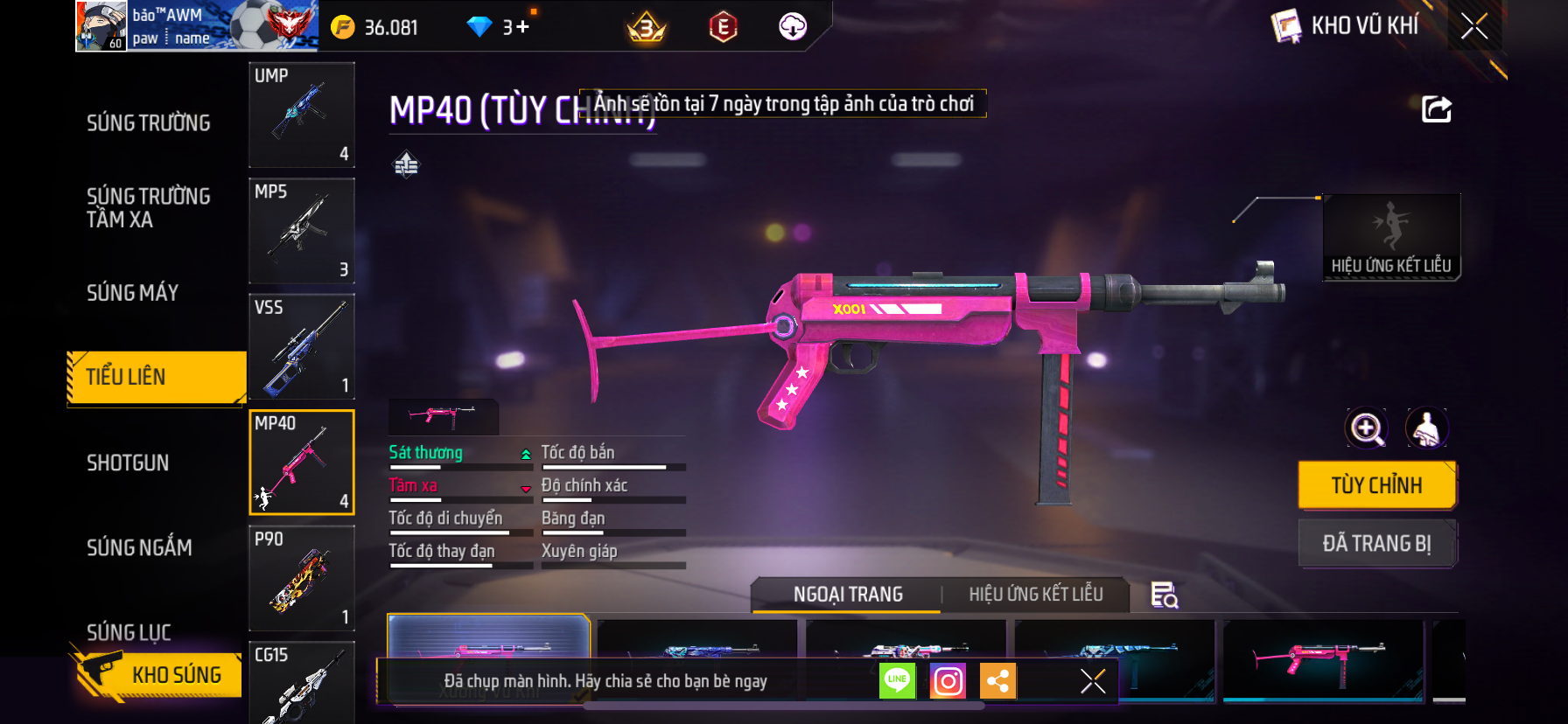Click the Tùy Chỉnh customize button
Viewport: 1568px width, 724px height.
[x=1376, y=485]
